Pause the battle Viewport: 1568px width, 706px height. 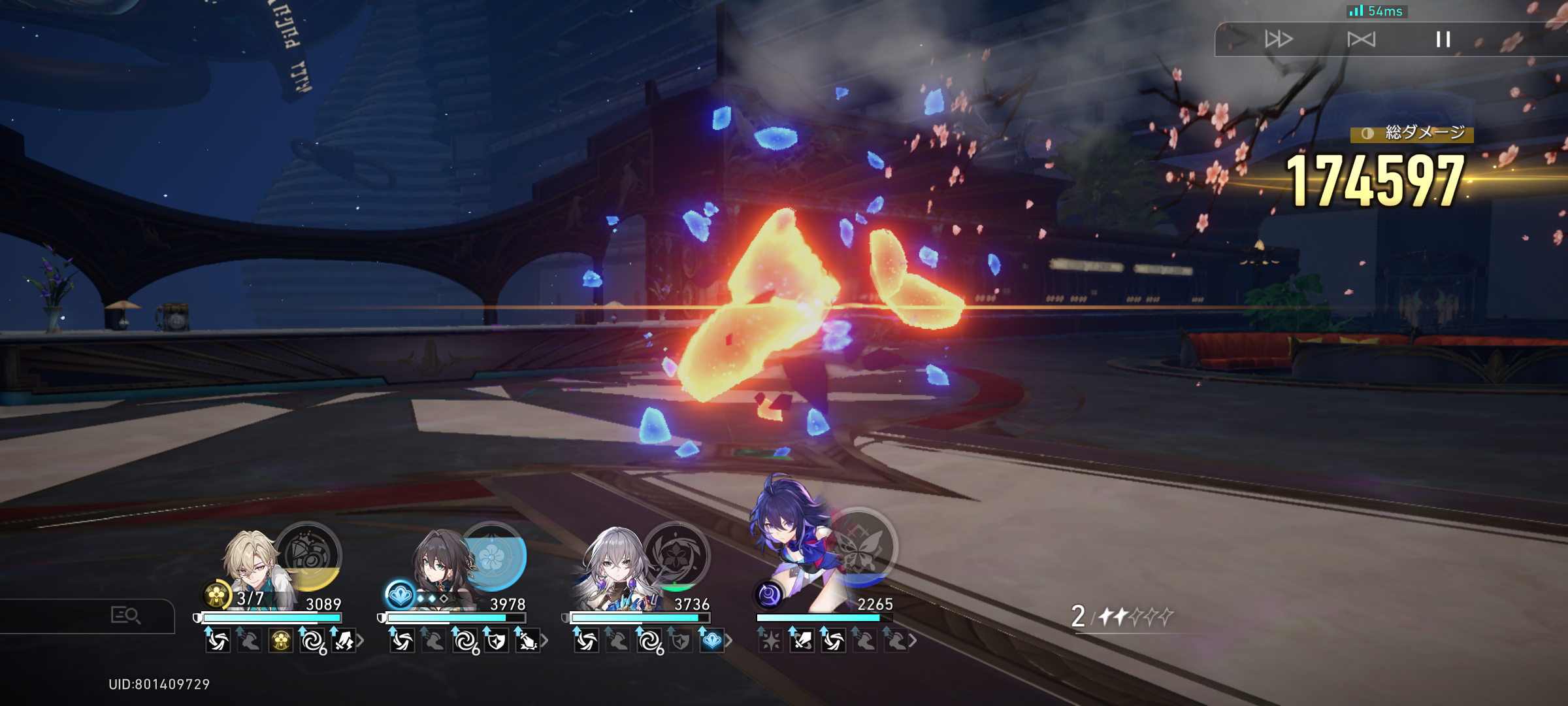[1443, 39]
